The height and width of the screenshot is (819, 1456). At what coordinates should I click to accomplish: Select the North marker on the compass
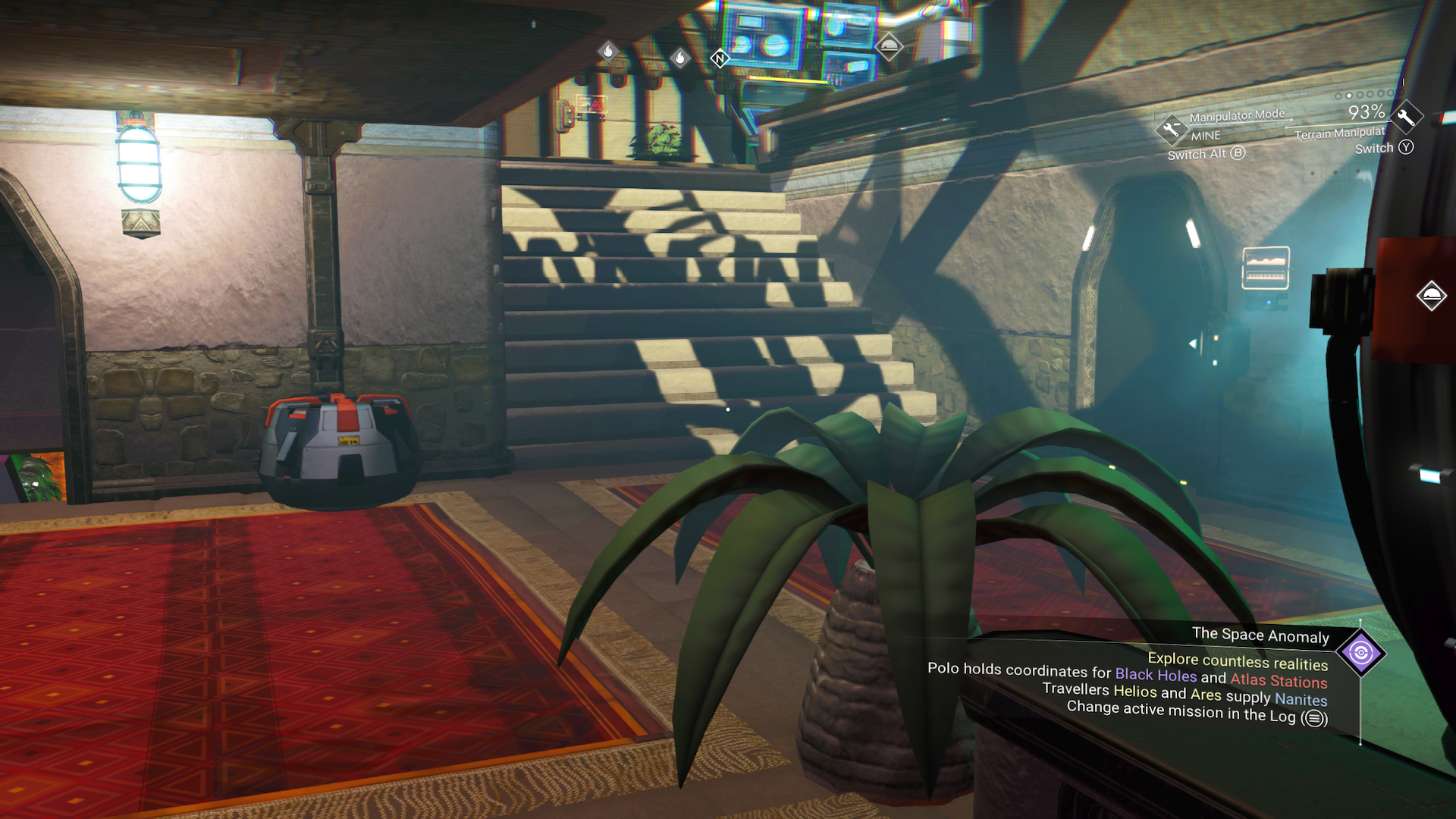click(719, 58)
